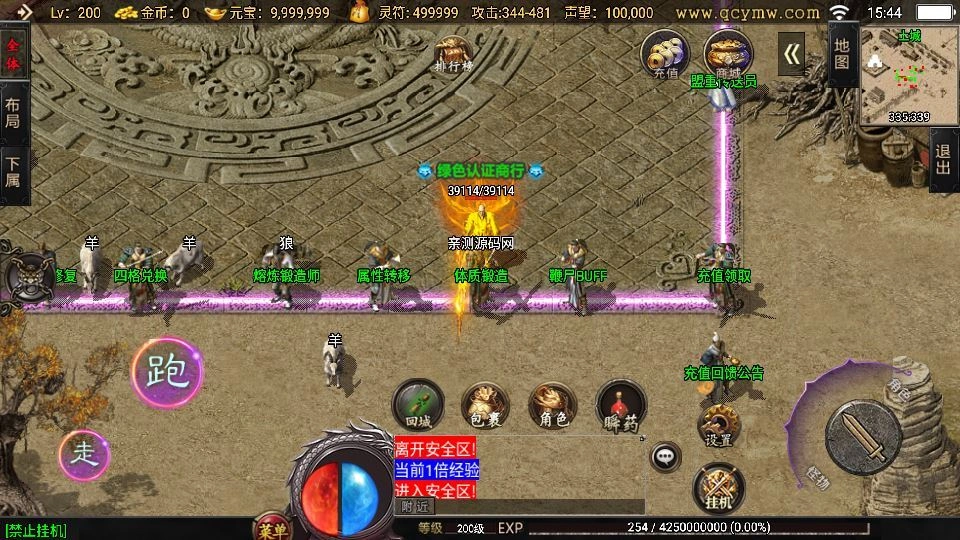Screen dimensions: 960x540
Task: Select the 全体 tab
Action: tap(13, 55)
